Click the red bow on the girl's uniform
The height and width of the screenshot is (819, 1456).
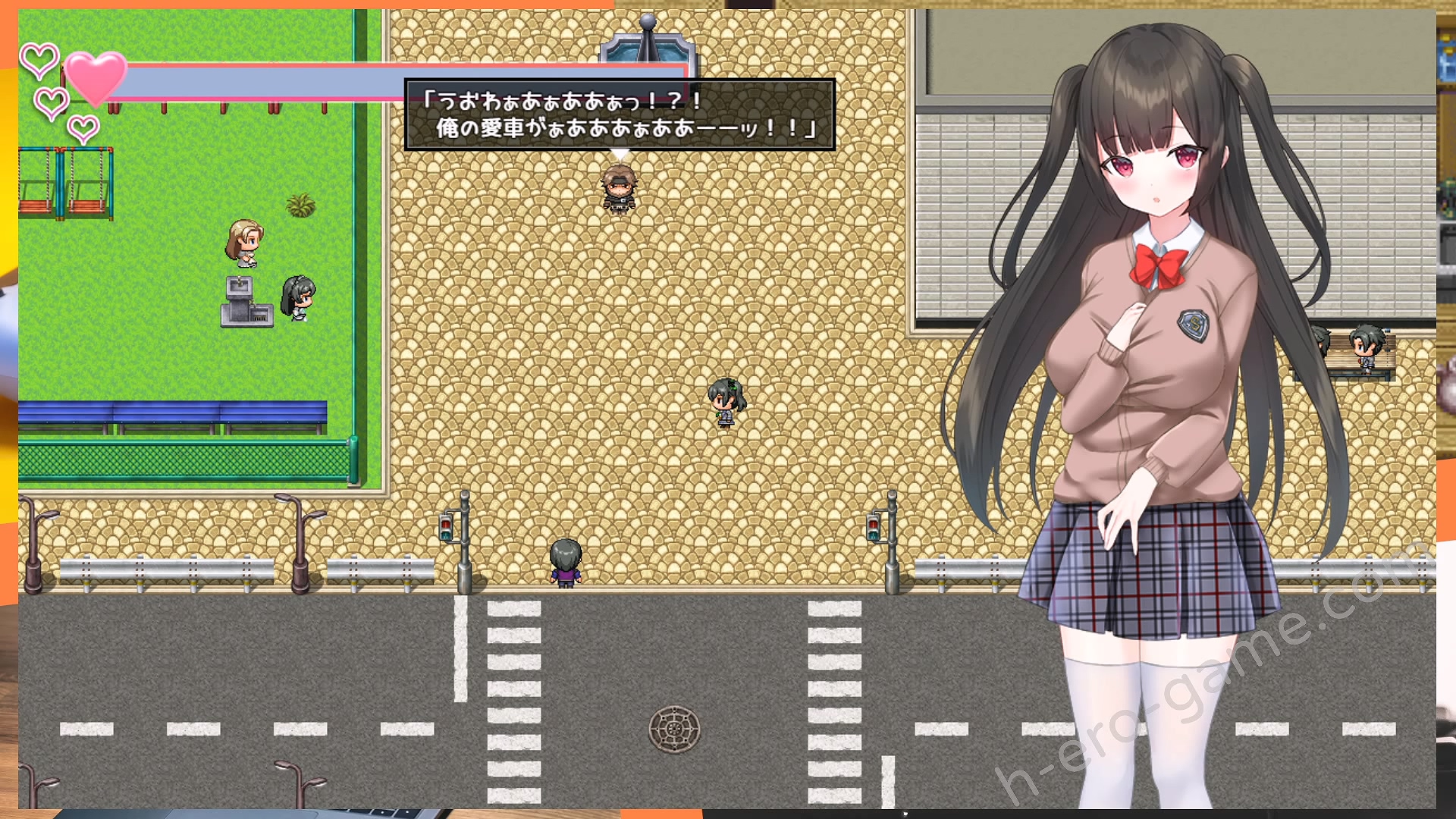click(x=1156, y=265)
